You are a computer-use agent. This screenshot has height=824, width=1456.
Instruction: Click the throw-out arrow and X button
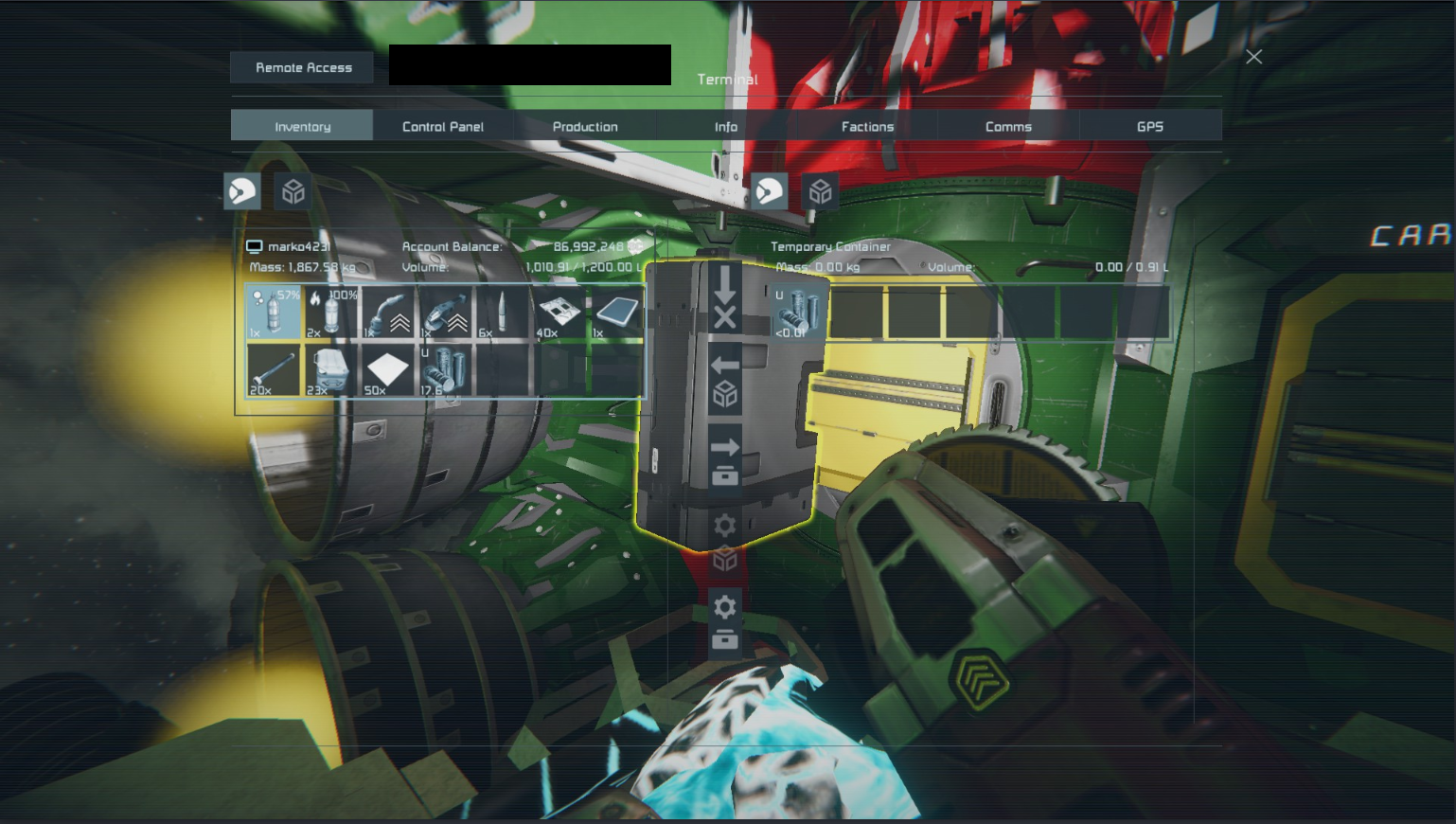click(725, 298)
